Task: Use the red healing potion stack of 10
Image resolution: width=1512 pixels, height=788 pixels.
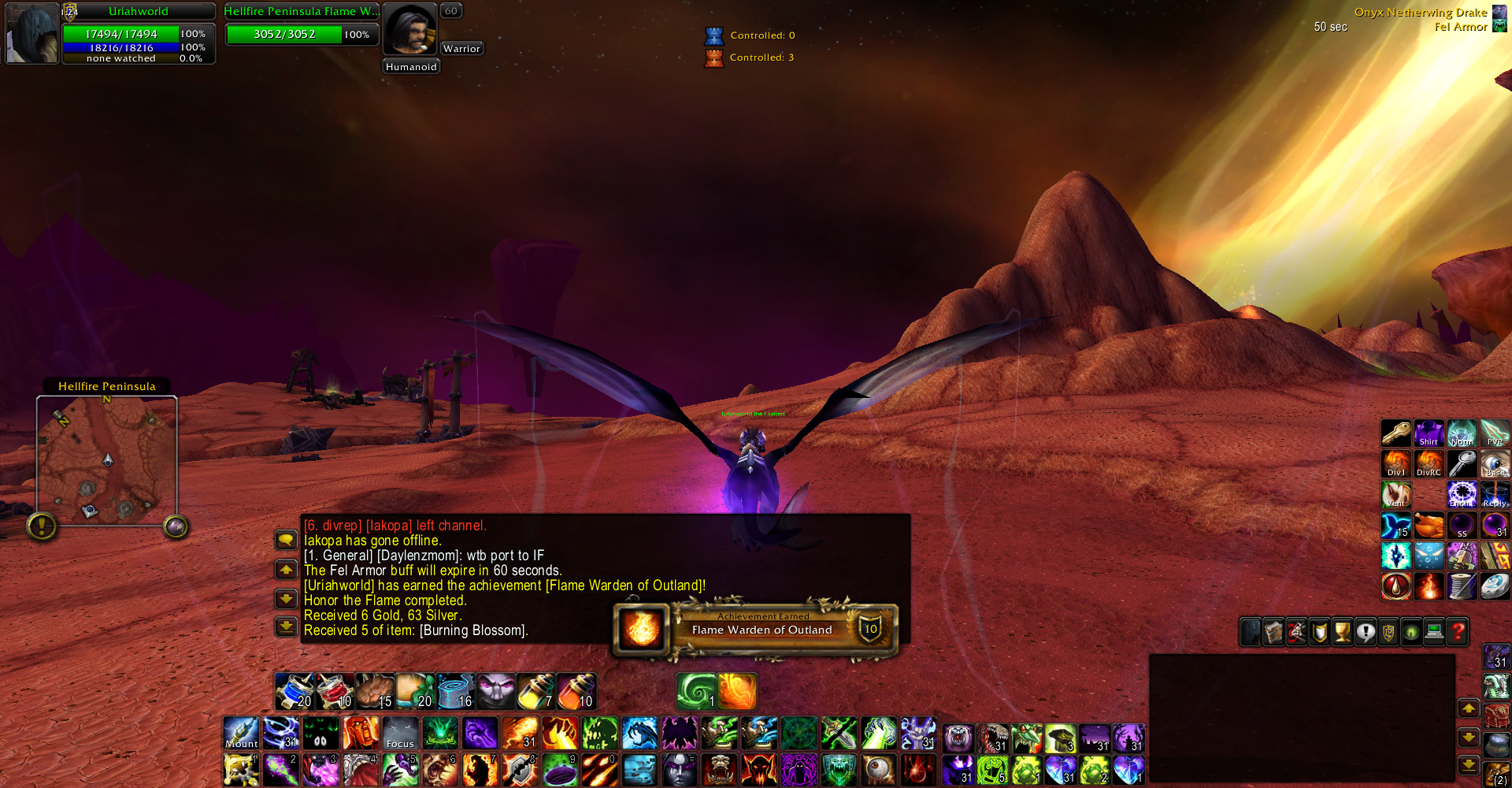Action: 335,692
